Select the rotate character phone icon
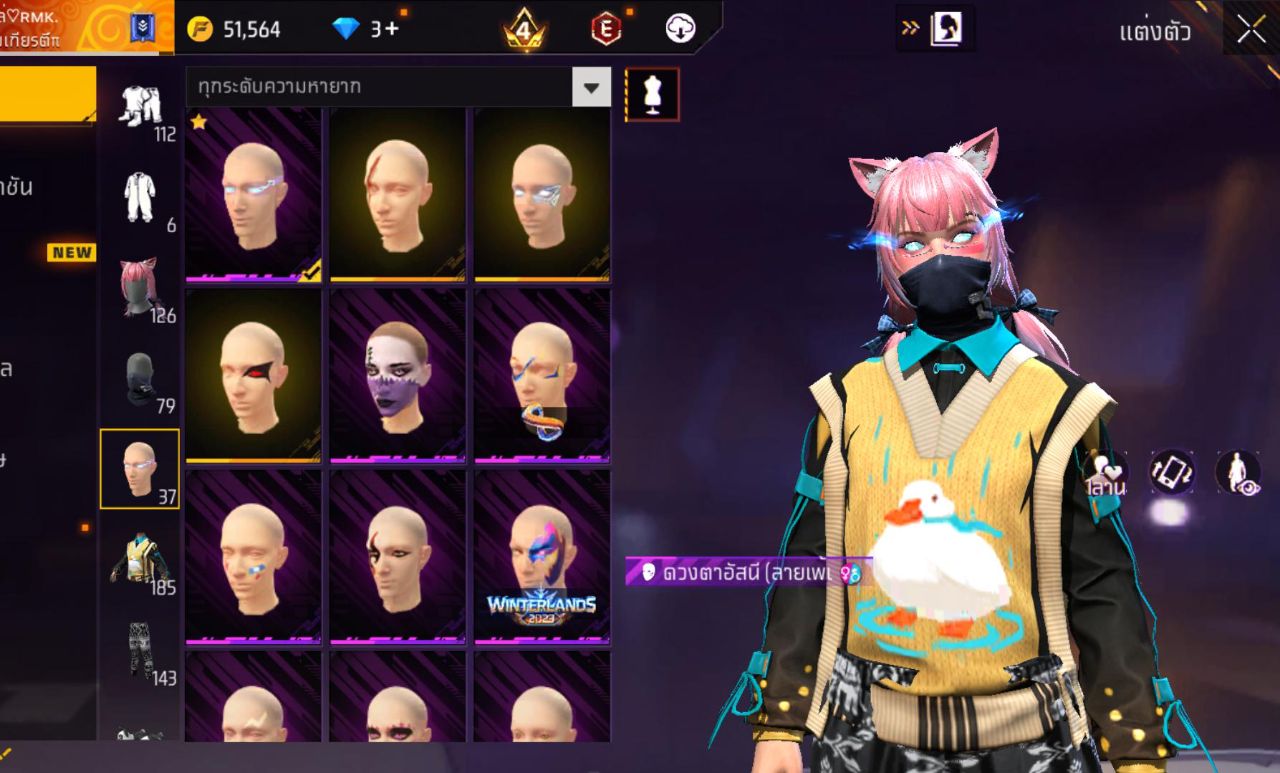1280x773 pixels. click(x=1170, y=472)
